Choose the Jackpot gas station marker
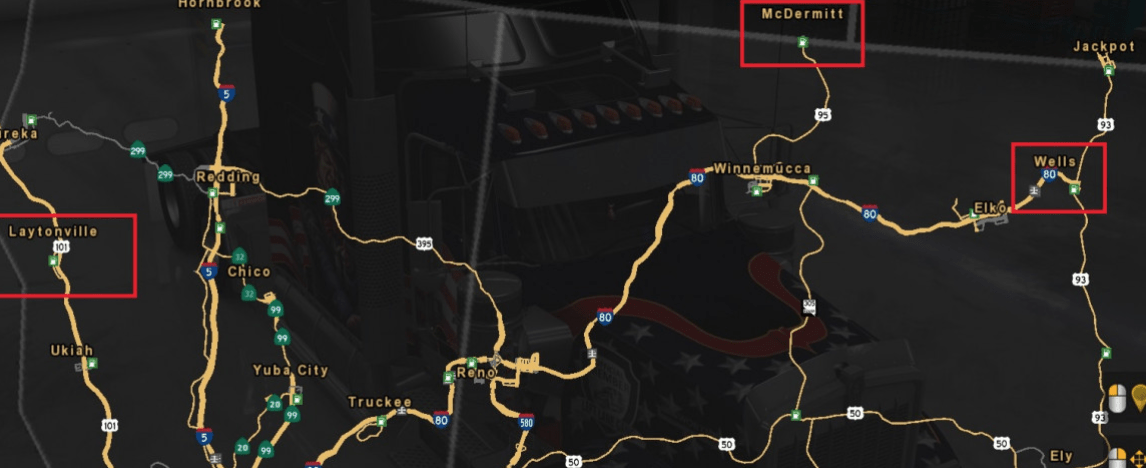1146x468 pixels. pos(1108,69)
